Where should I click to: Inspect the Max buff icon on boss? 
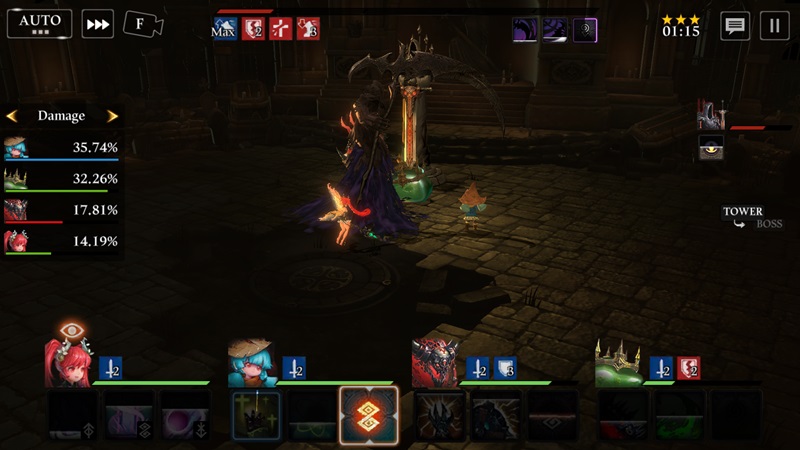coord(224,29)
